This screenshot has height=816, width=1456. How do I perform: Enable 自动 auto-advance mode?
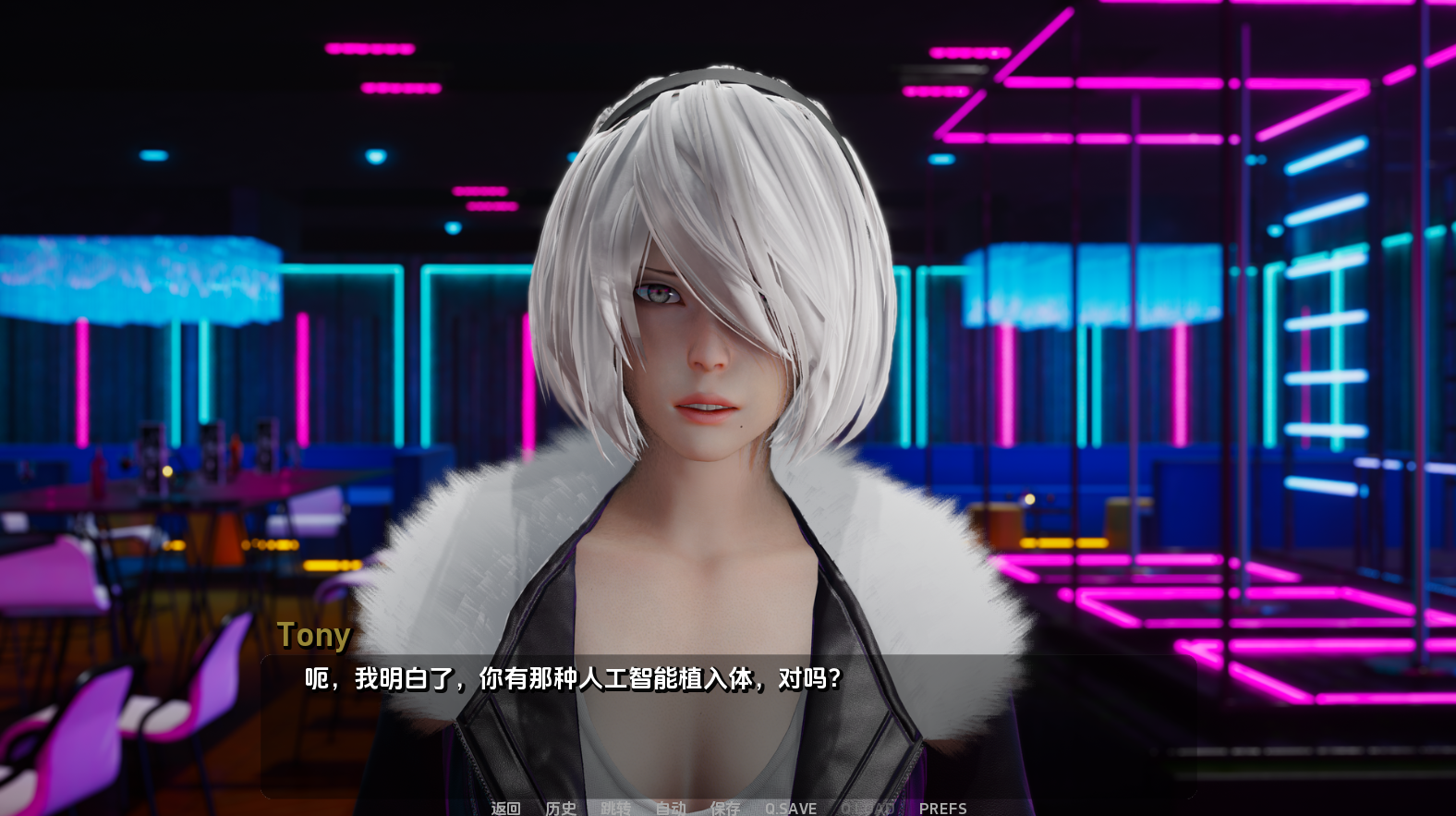(672, 807)
